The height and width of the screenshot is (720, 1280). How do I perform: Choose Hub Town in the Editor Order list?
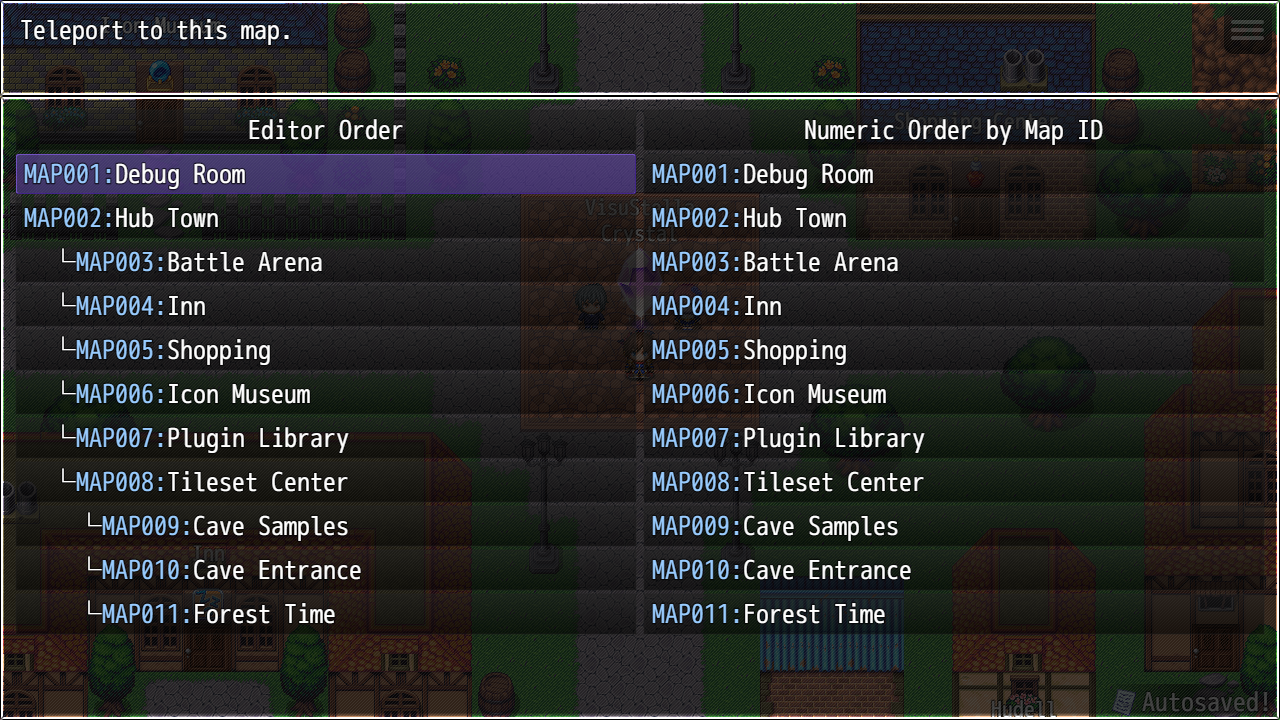point(326,219)
